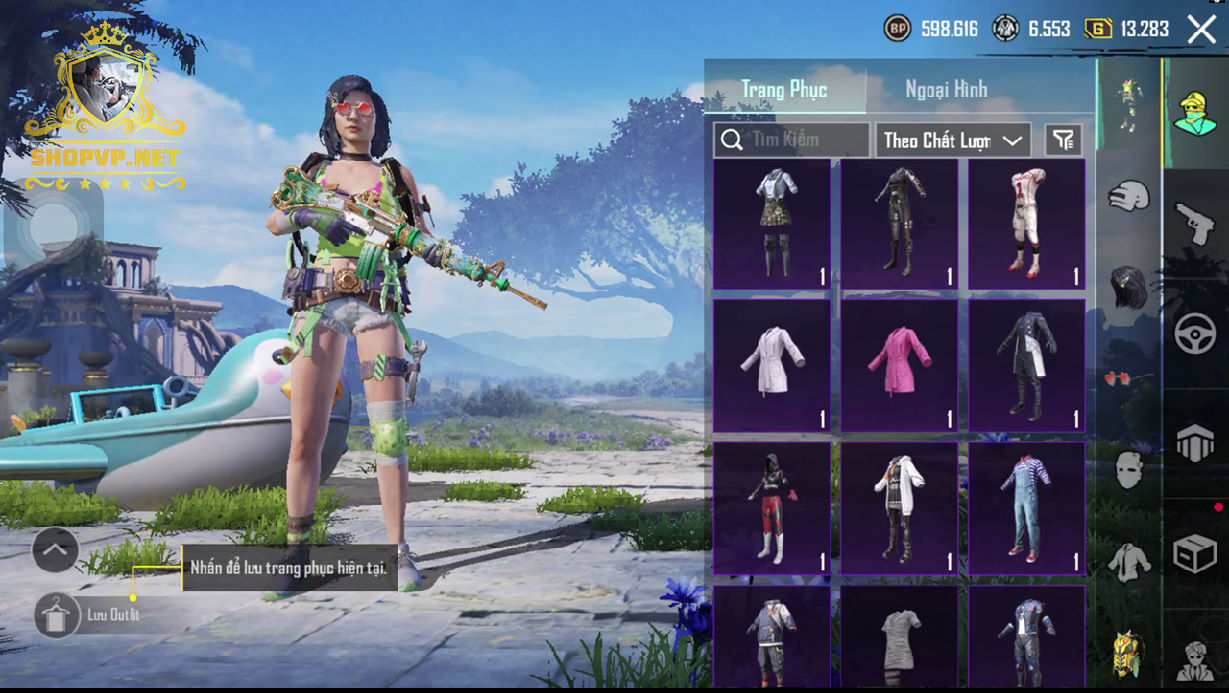Pick the blue overalls striped outfit
Image resolution: width=1229 pixels, height=693 pixels.
click(x=1026, y=507)
